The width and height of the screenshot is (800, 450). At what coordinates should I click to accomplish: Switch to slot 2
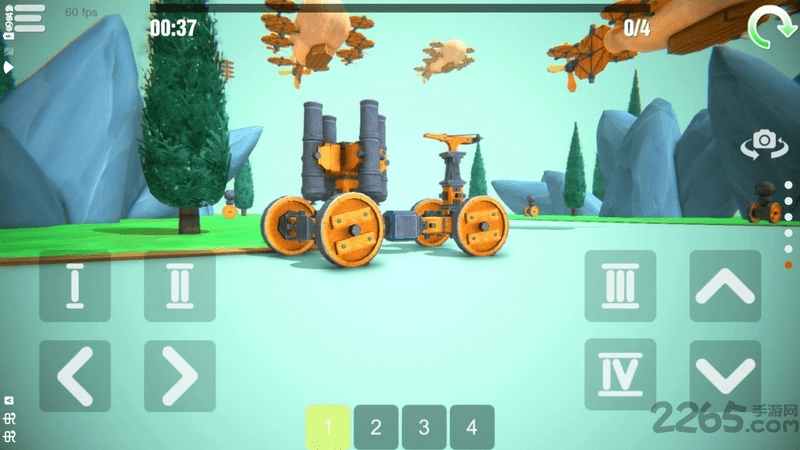coord(376,427)
